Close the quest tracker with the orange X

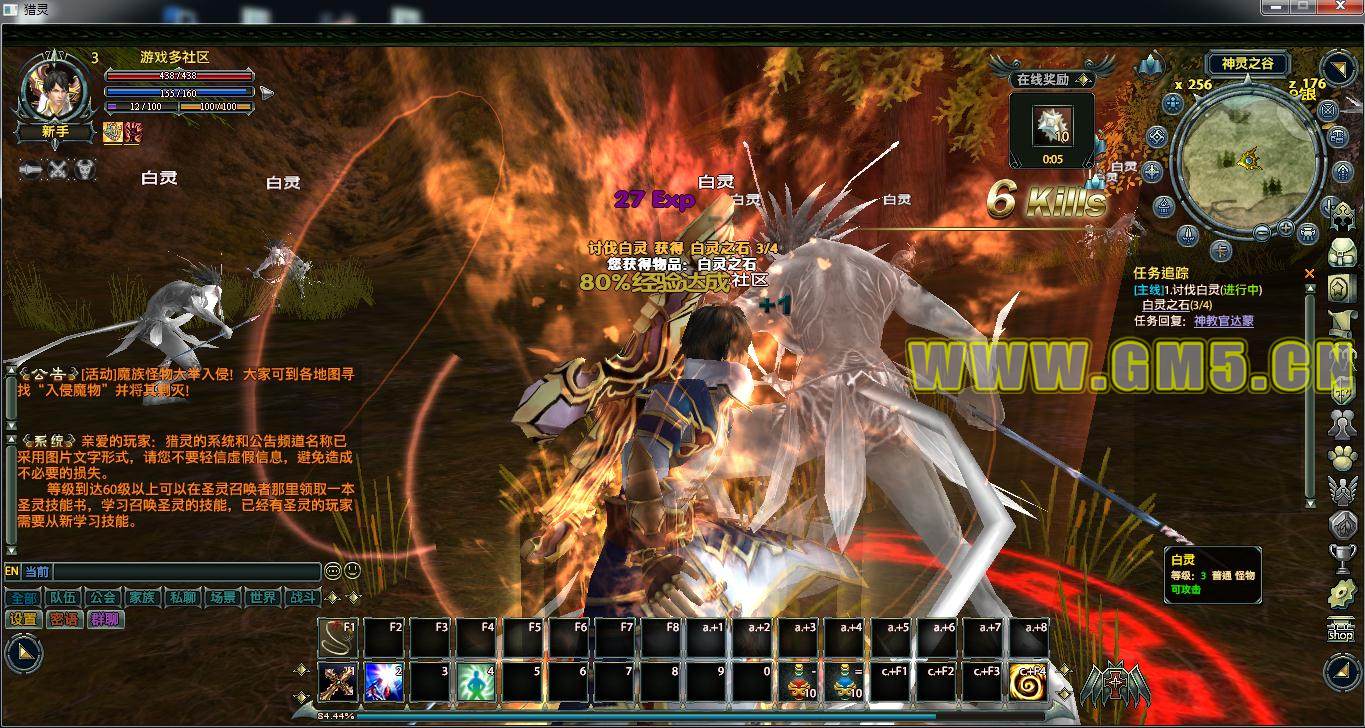1310,273
